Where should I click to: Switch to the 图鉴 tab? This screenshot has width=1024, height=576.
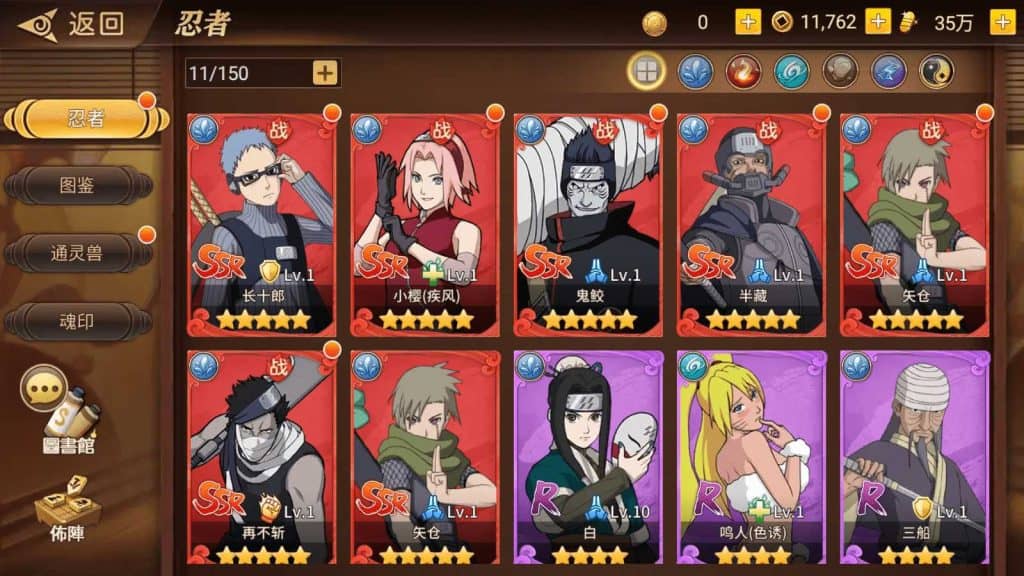point(78,185)
